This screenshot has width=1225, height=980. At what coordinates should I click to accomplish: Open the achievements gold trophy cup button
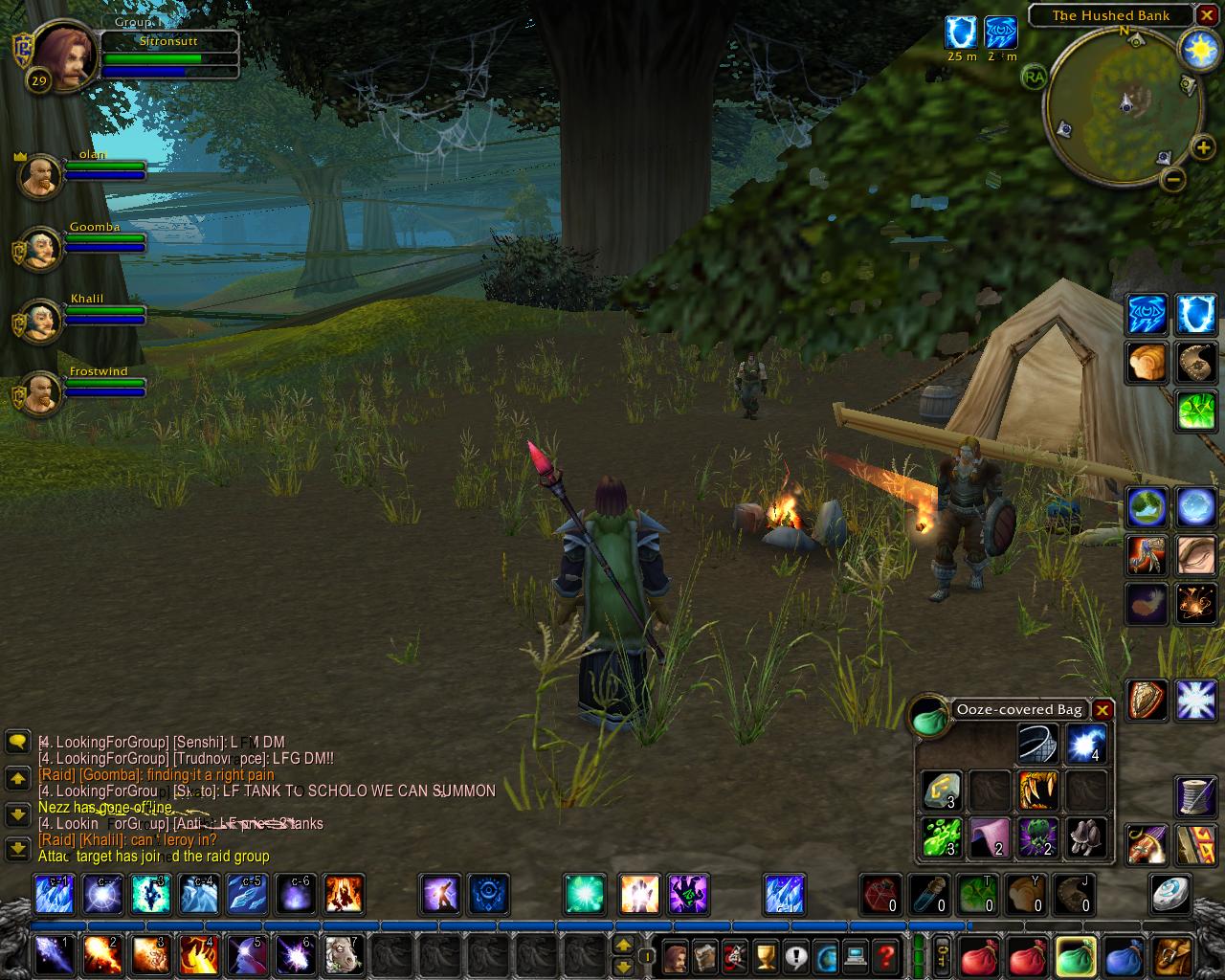click(x=765, y=955)
